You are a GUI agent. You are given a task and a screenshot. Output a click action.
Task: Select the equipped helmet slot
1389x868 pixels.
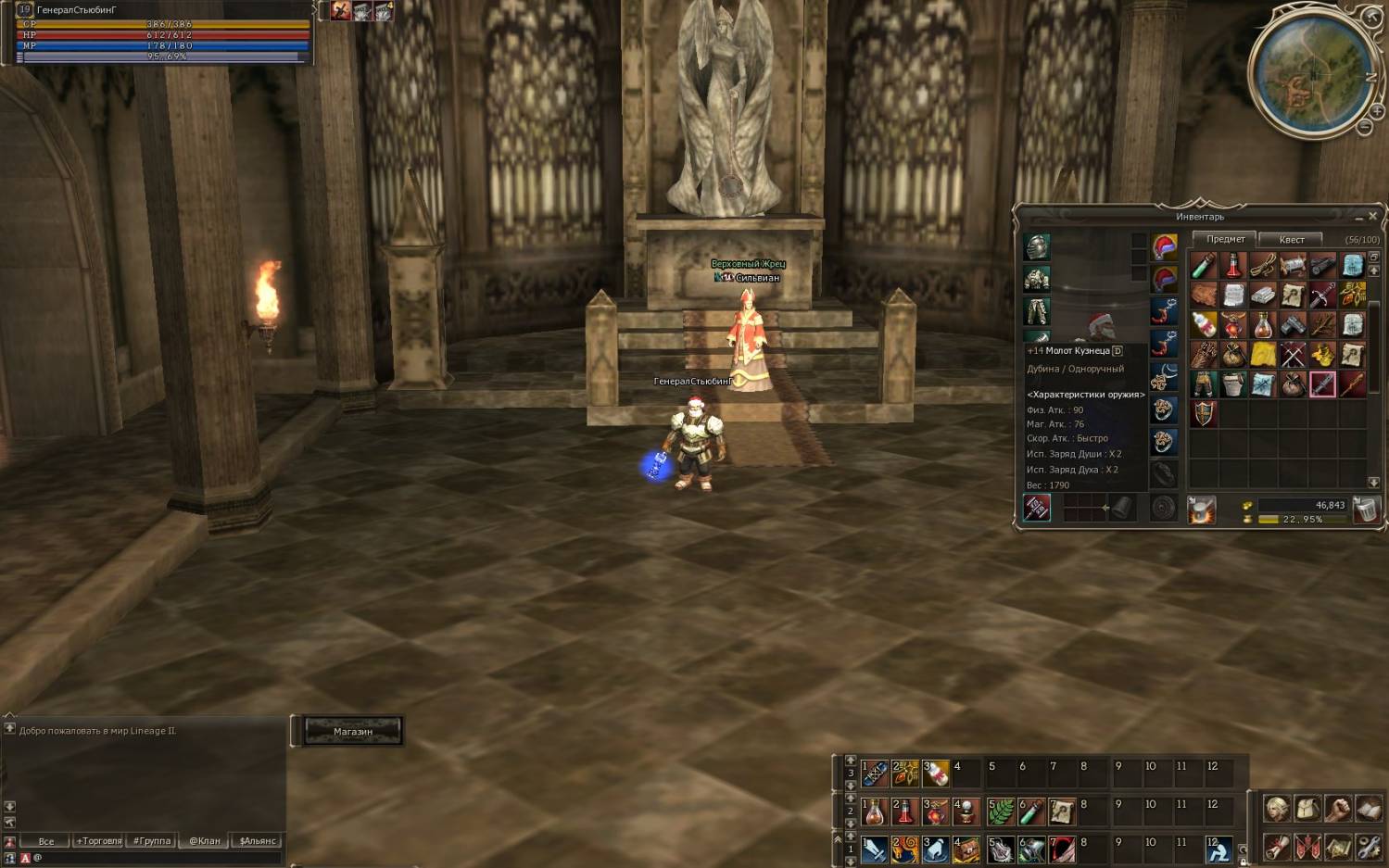[1037, 247]
